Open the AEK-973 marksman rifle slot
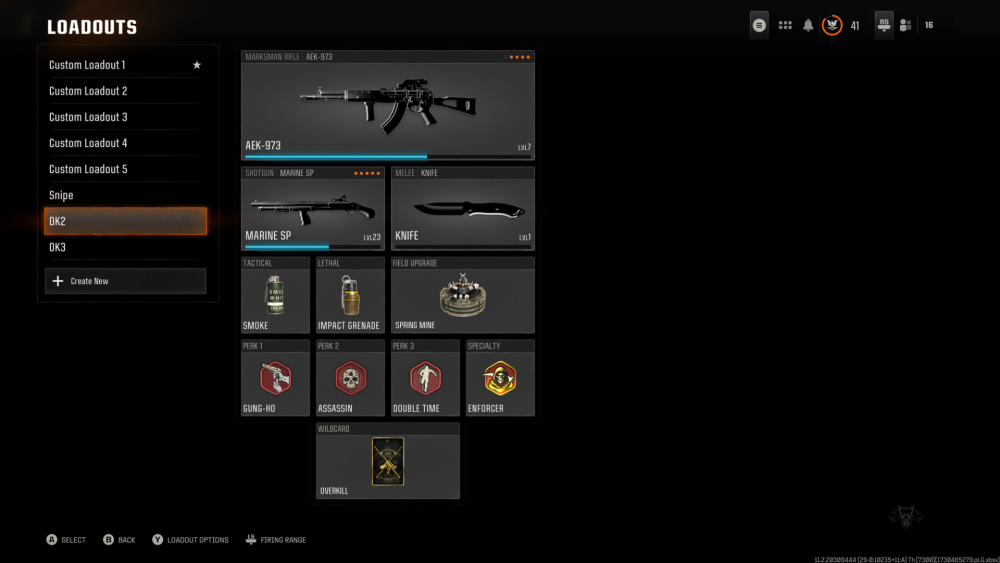Image resolution: width=1000 pixels, height=563 pixels. pyautogui.click(x=388, y=105)
